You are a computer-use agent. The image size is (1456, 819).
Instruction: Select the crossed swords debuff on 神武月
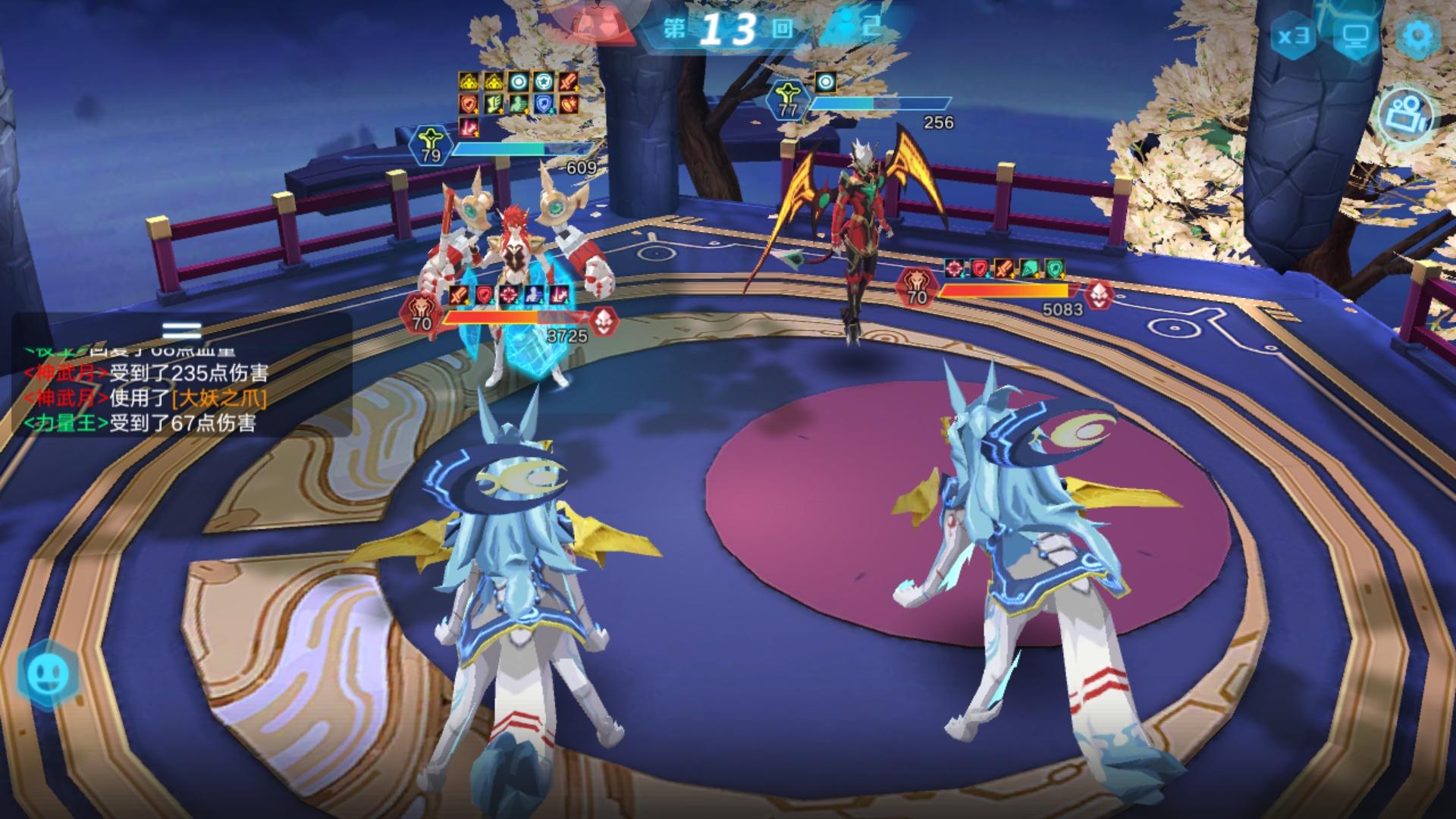1004,268
